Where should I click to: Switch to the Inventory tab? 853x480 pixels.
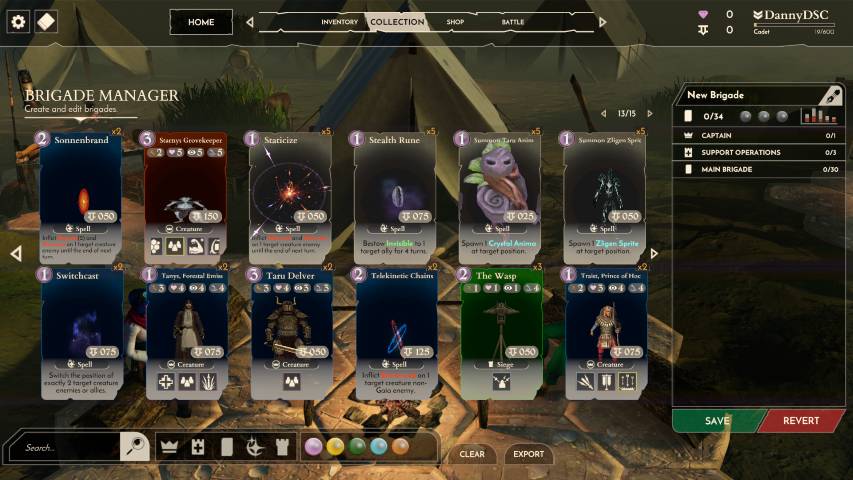coord(339,22)
